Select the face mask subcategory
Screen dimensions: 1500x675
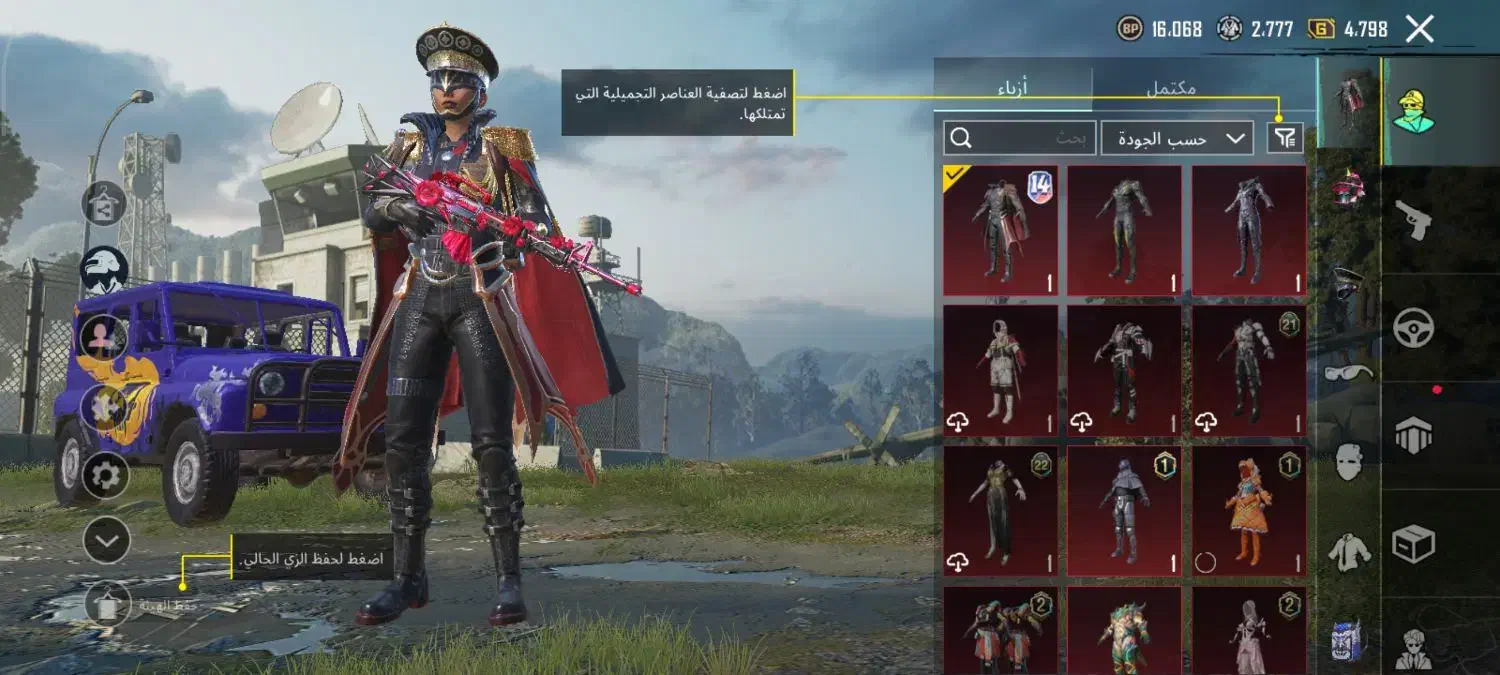(x=1349, y=460)
